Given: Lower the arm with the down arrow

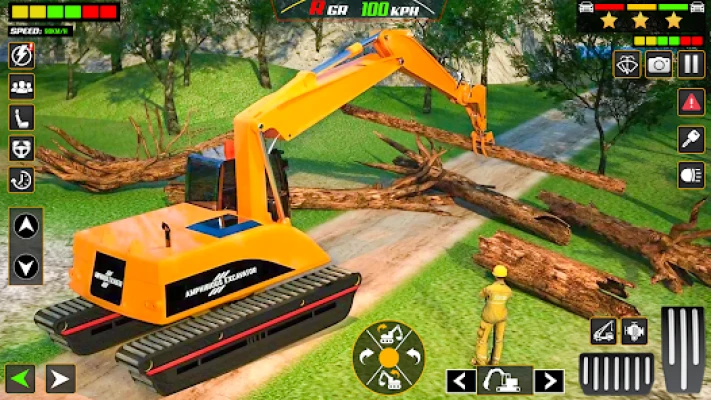Looking at the screenshot, I should [x=26, y=266].
